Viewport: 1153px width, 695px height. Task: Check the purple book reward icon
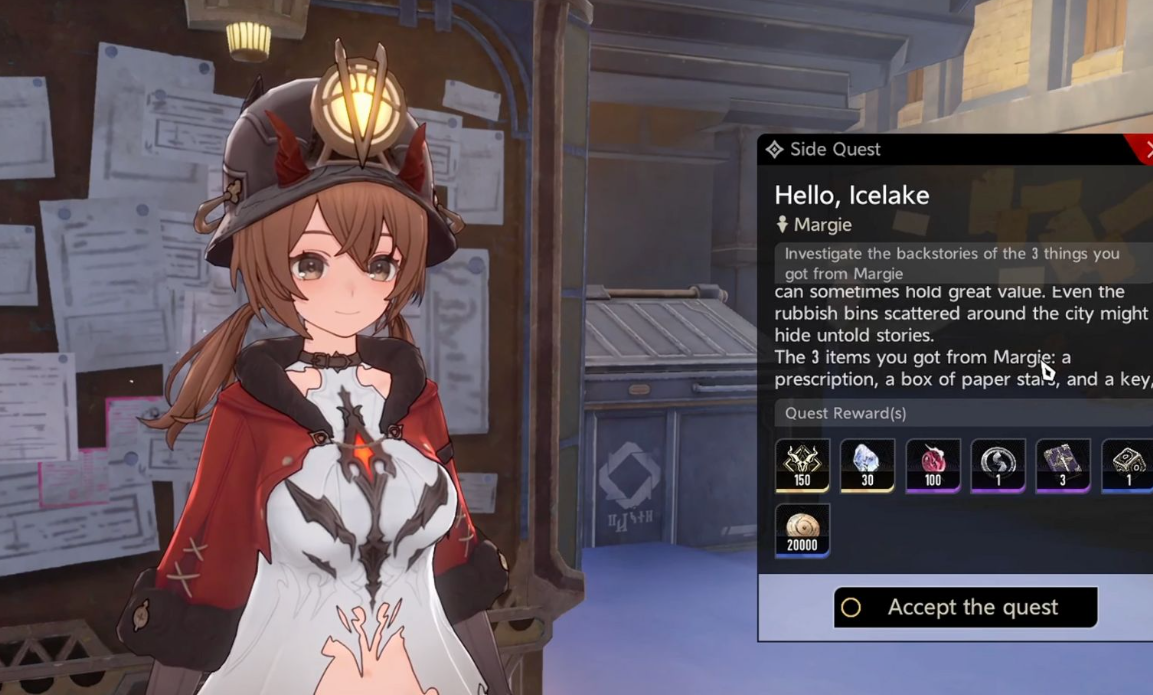(x=1062, y=465)
